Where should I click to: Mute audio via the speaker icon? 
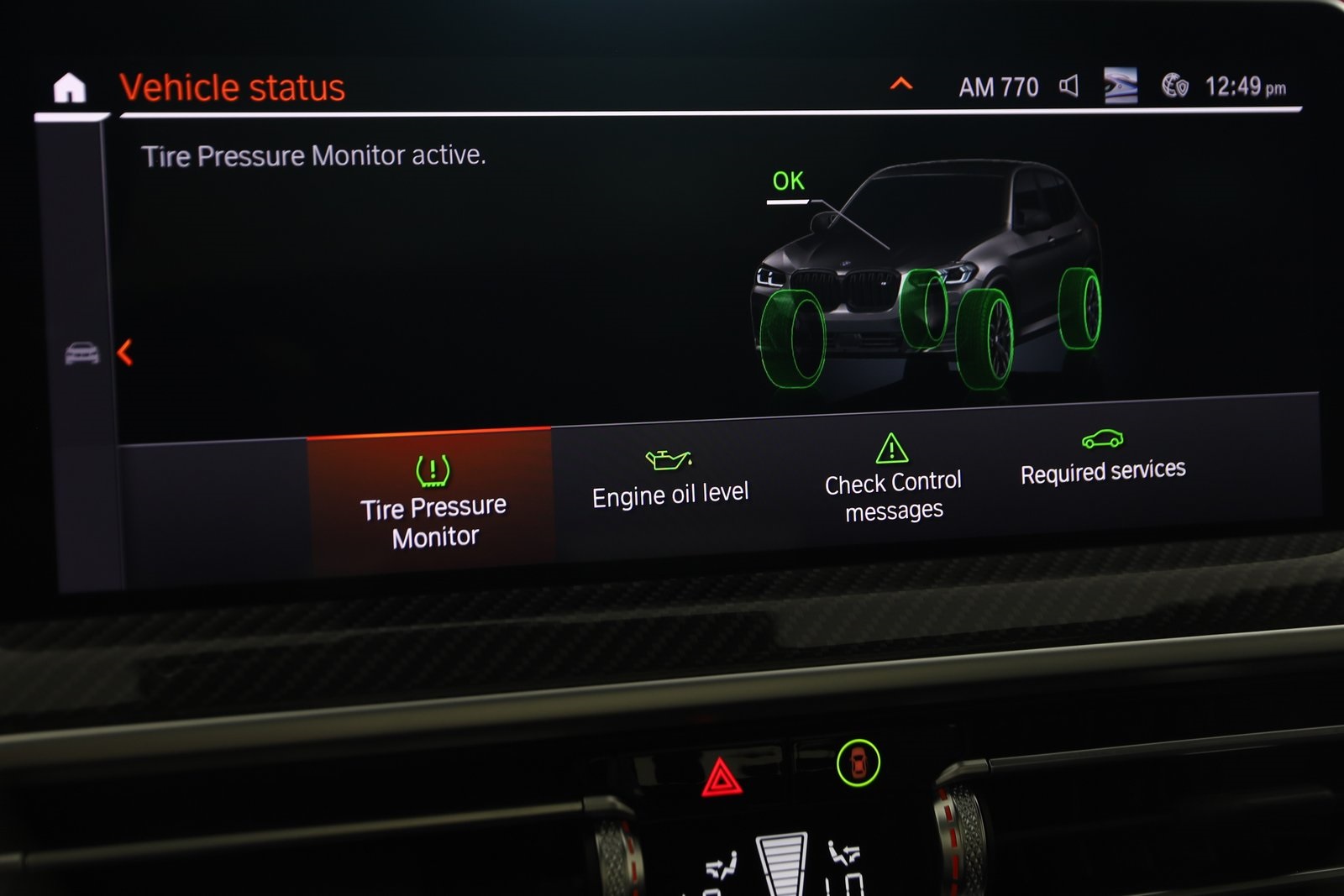click(x=1068, y=84)
